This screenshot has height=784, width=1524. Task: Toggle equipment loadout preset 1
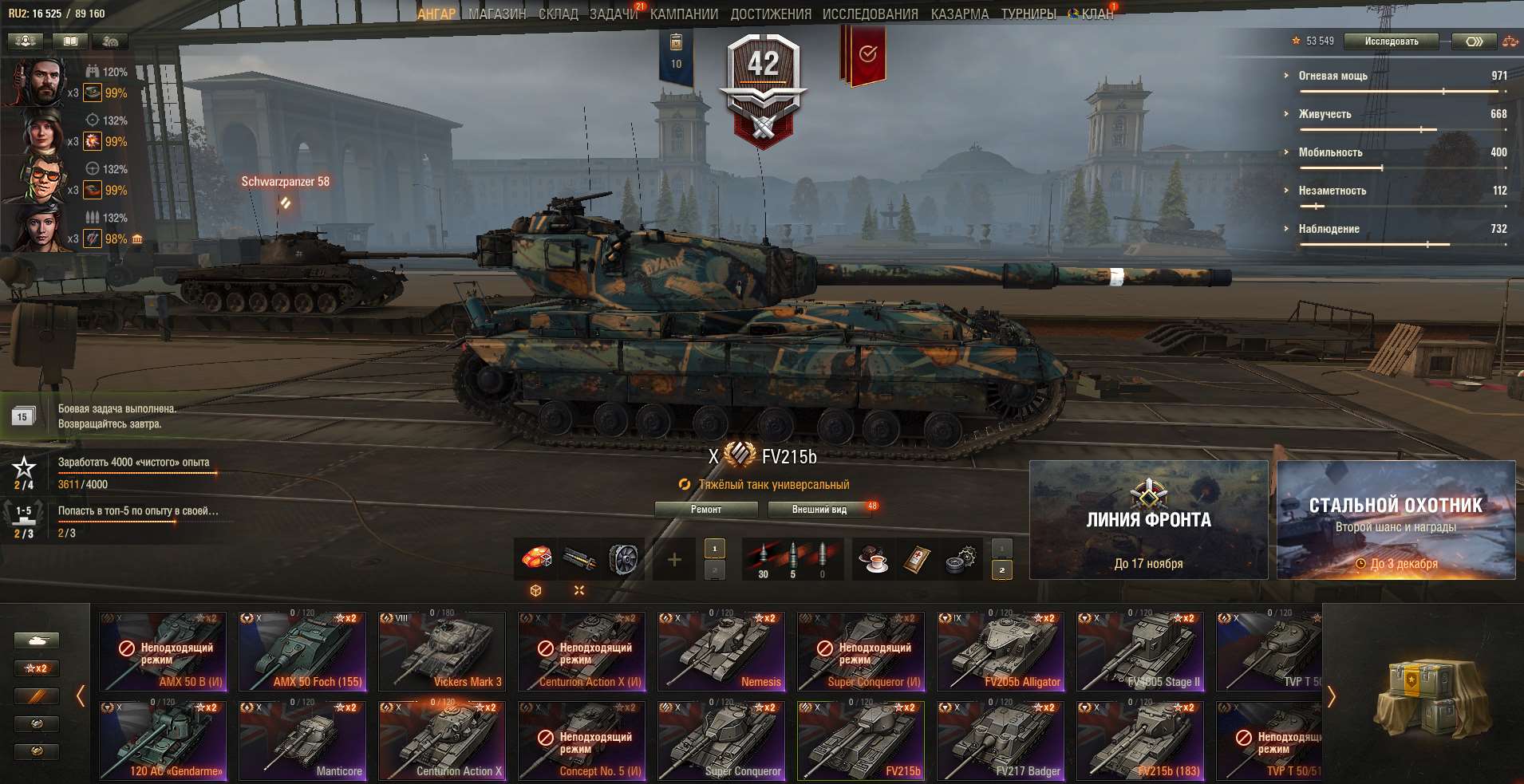714,550
